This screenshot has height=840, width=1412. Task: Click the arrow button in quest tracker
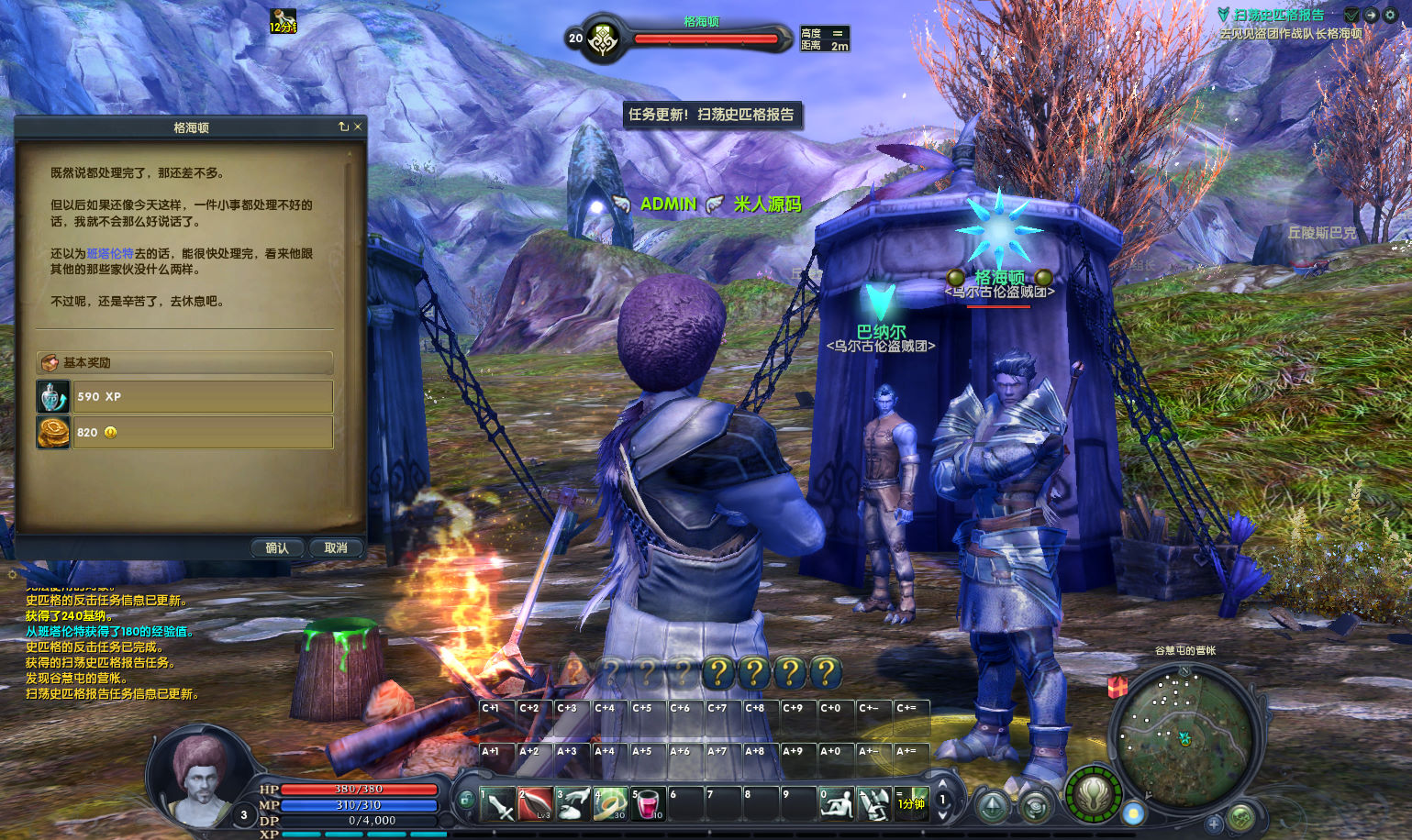[1371, 15]
